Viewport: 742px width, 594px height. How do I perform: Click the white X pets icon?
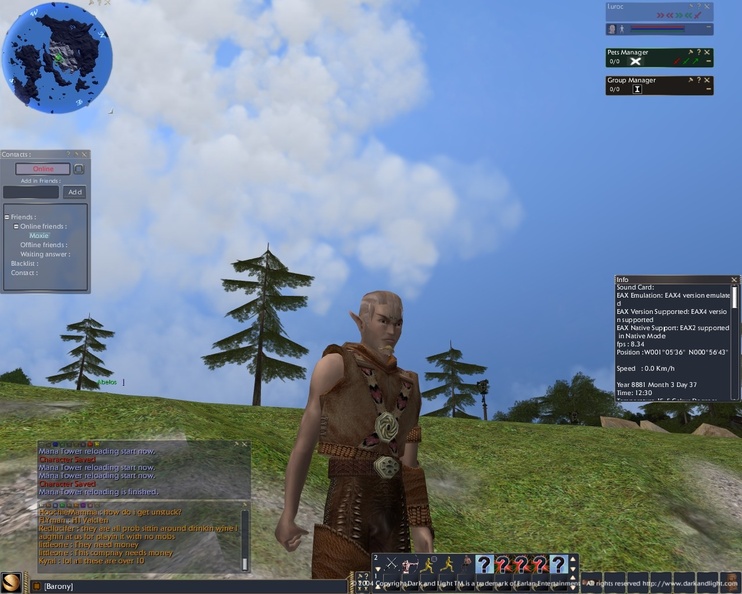click(634, 61)
